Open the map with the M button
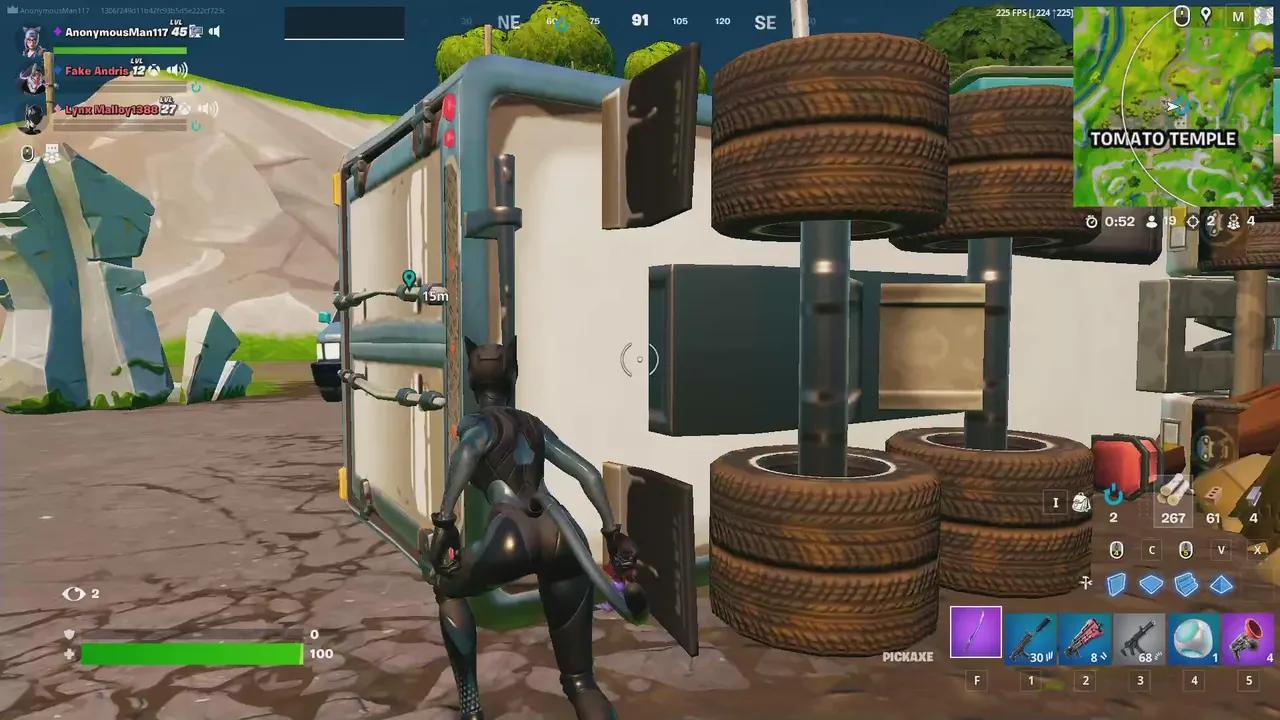Viewport: 1280px width, 720px height. pyautogui.click(x=1238, y=17)
